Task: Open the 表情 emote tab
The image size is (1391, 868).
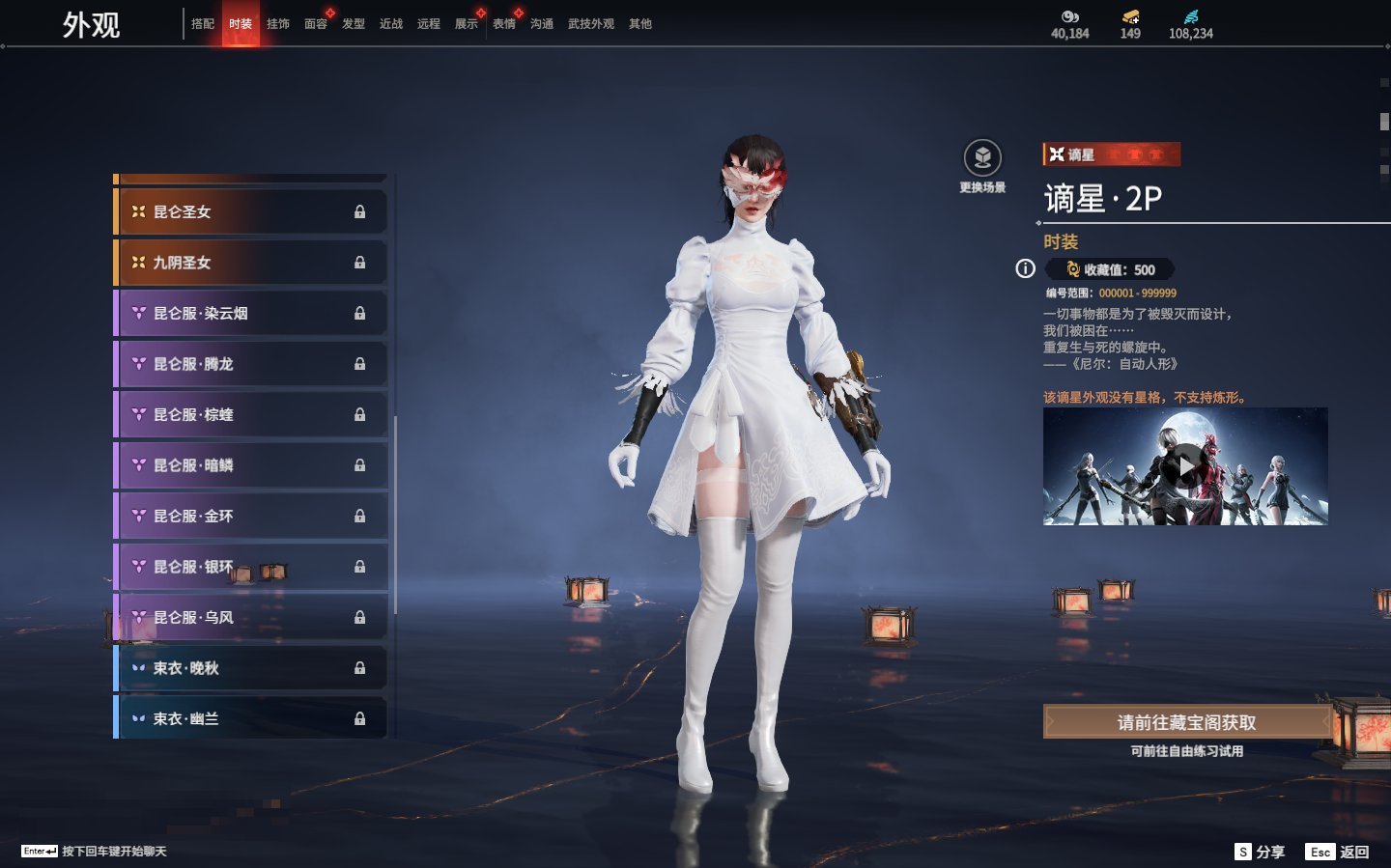Action: (x=504, y=24)
